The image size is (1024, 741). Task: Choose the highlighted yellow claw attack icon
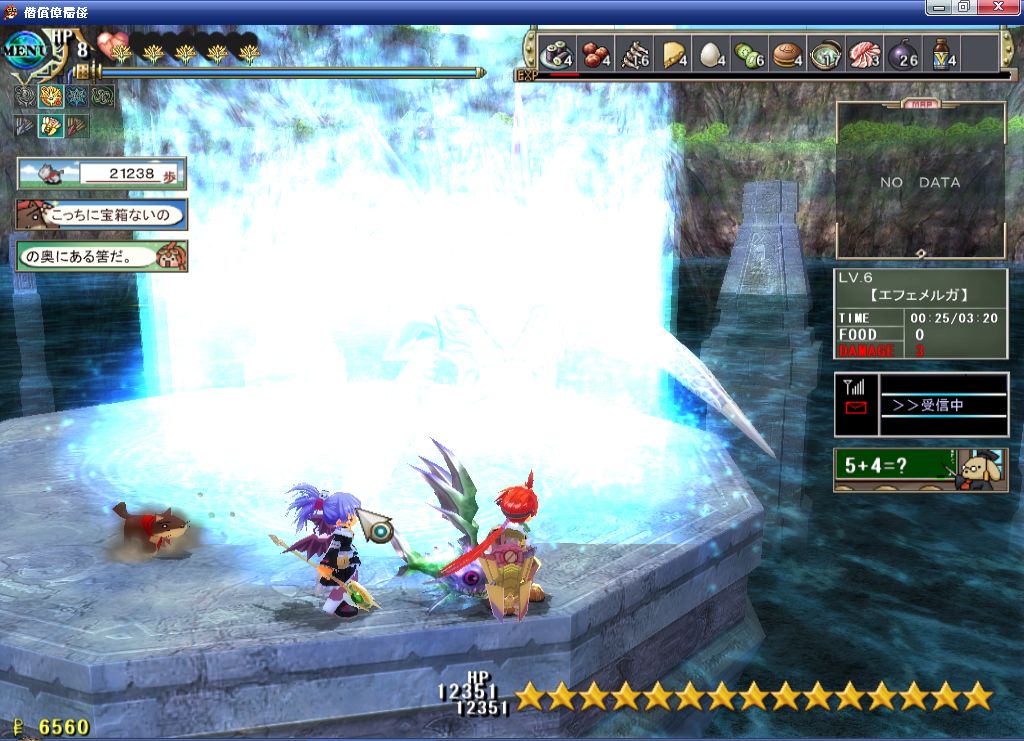tap(50, 126)
